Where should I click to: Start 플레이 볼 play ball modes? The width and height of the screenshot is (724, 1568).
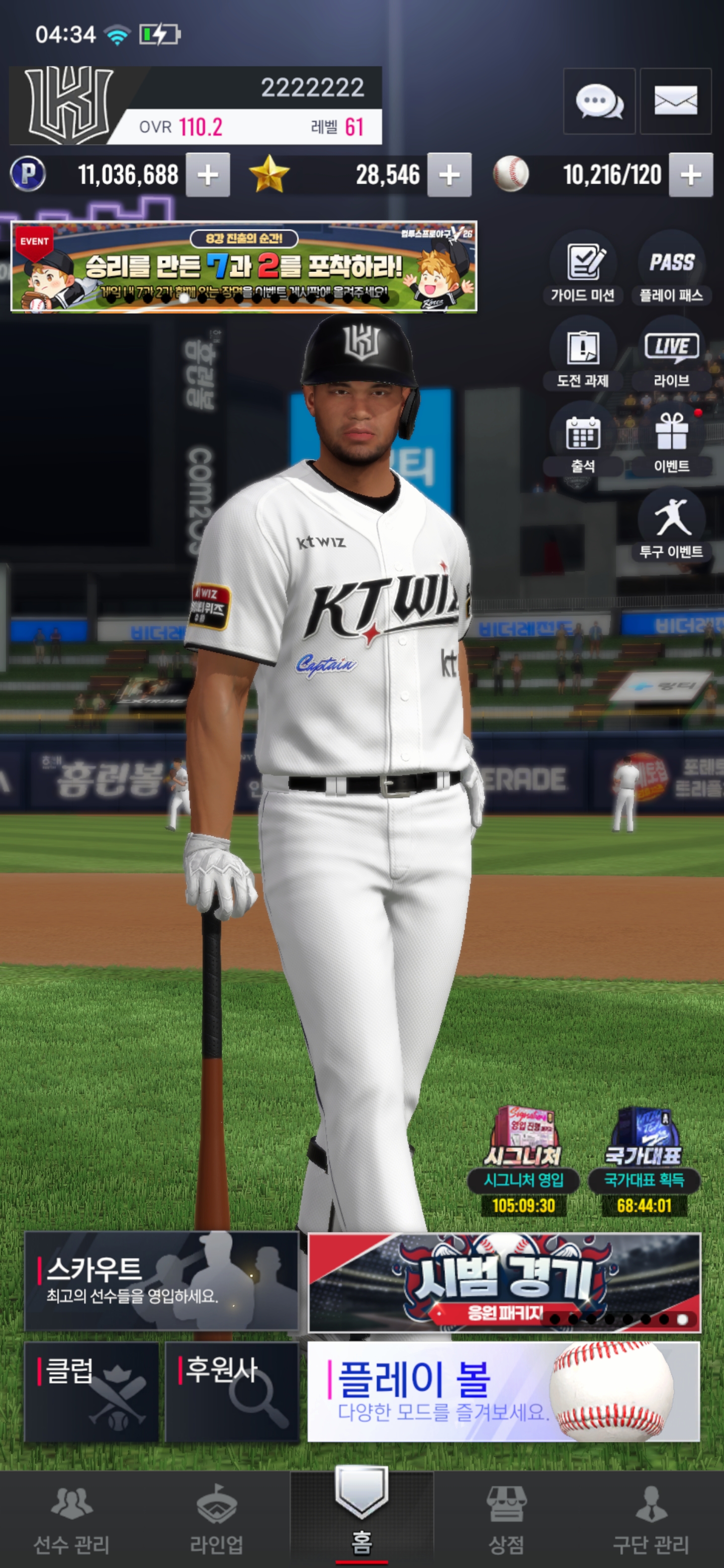tap(504, 1392)
